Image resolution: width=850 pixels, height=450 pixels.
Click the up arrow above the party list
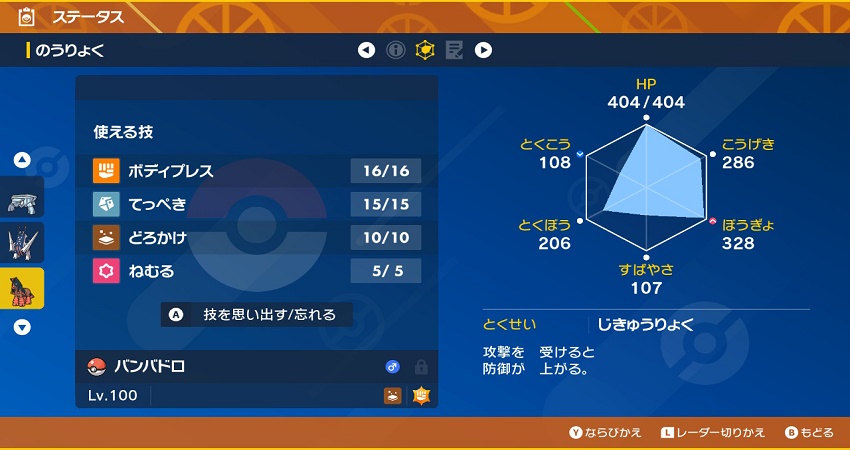22,160
